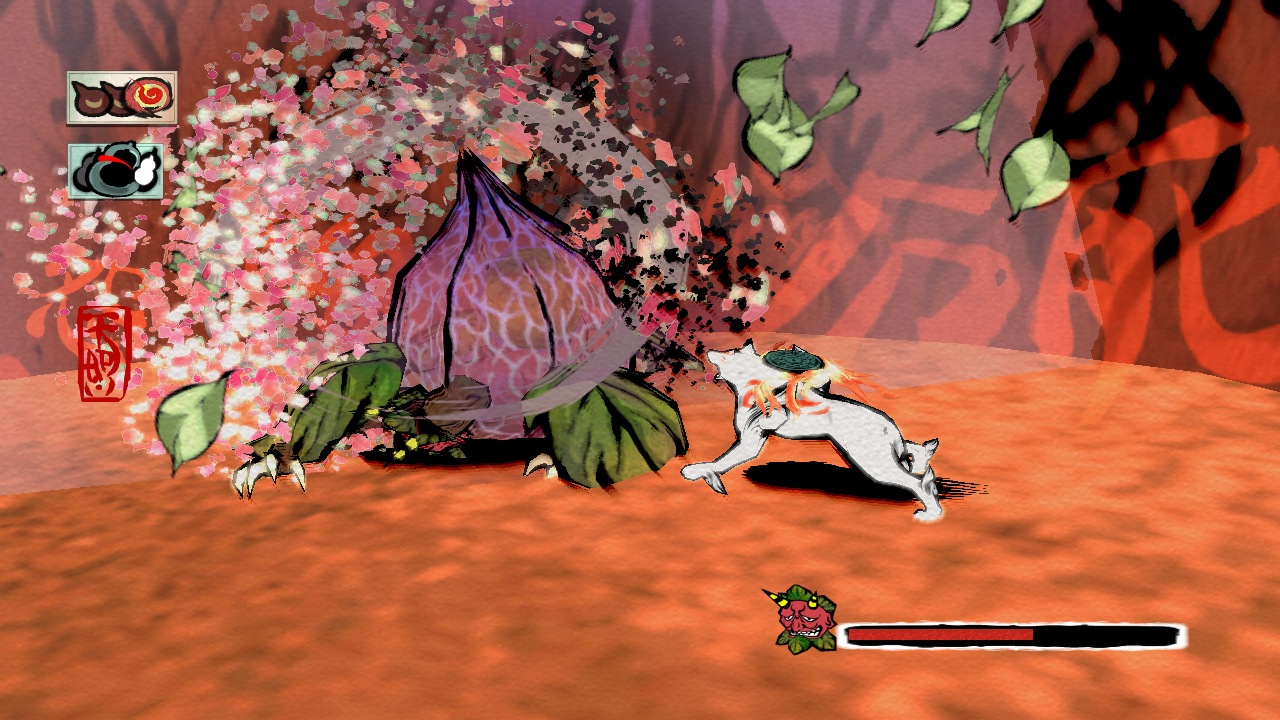This screenshot has height=720, width=1280.
Task: Click the red kanji seal stamp
Action: tap(104, 353)
